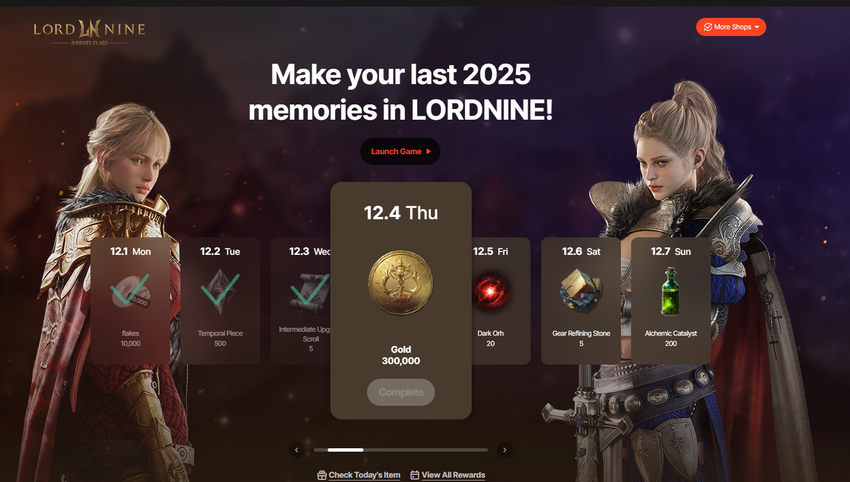850x482 pixels.
Task: Click the Lord Nine logo
Action: pyautogui.click(x=88, y=31)
